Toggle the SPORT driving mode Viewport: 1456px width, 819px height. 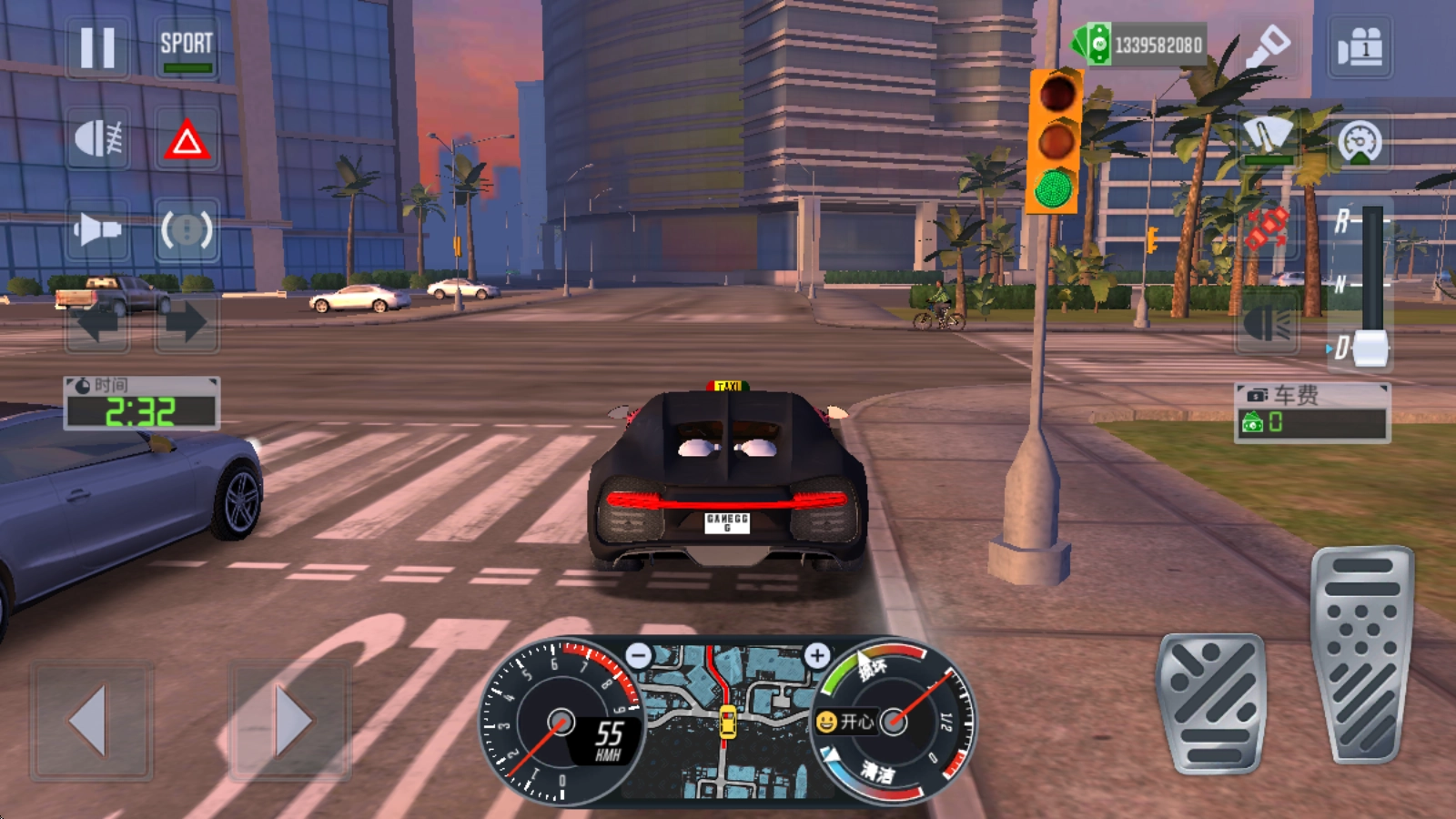187,48
